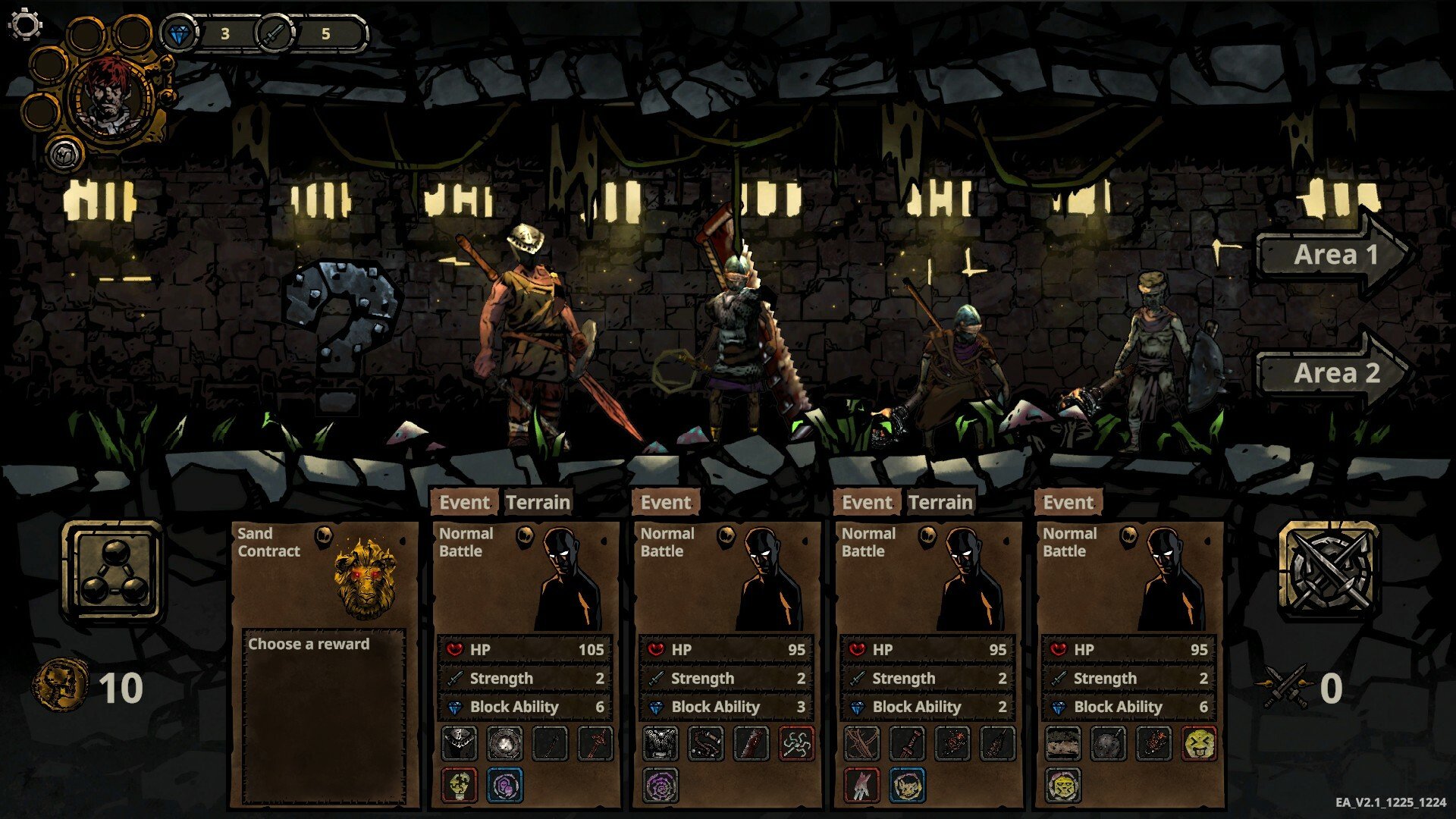This screenshot has height=819, width=1456.
Task: Pick the Normal Battle card with Block Ability 3
Action: tap(726, 584)
